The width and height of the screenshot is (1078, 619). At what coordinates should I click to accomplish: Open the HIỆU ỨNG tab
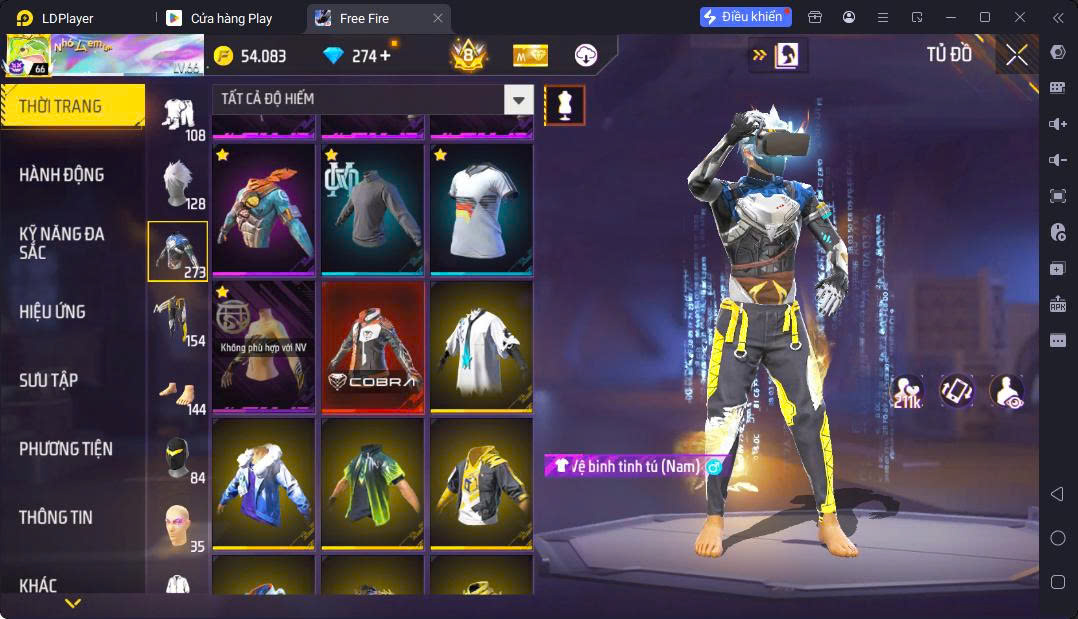pos(52,312)
